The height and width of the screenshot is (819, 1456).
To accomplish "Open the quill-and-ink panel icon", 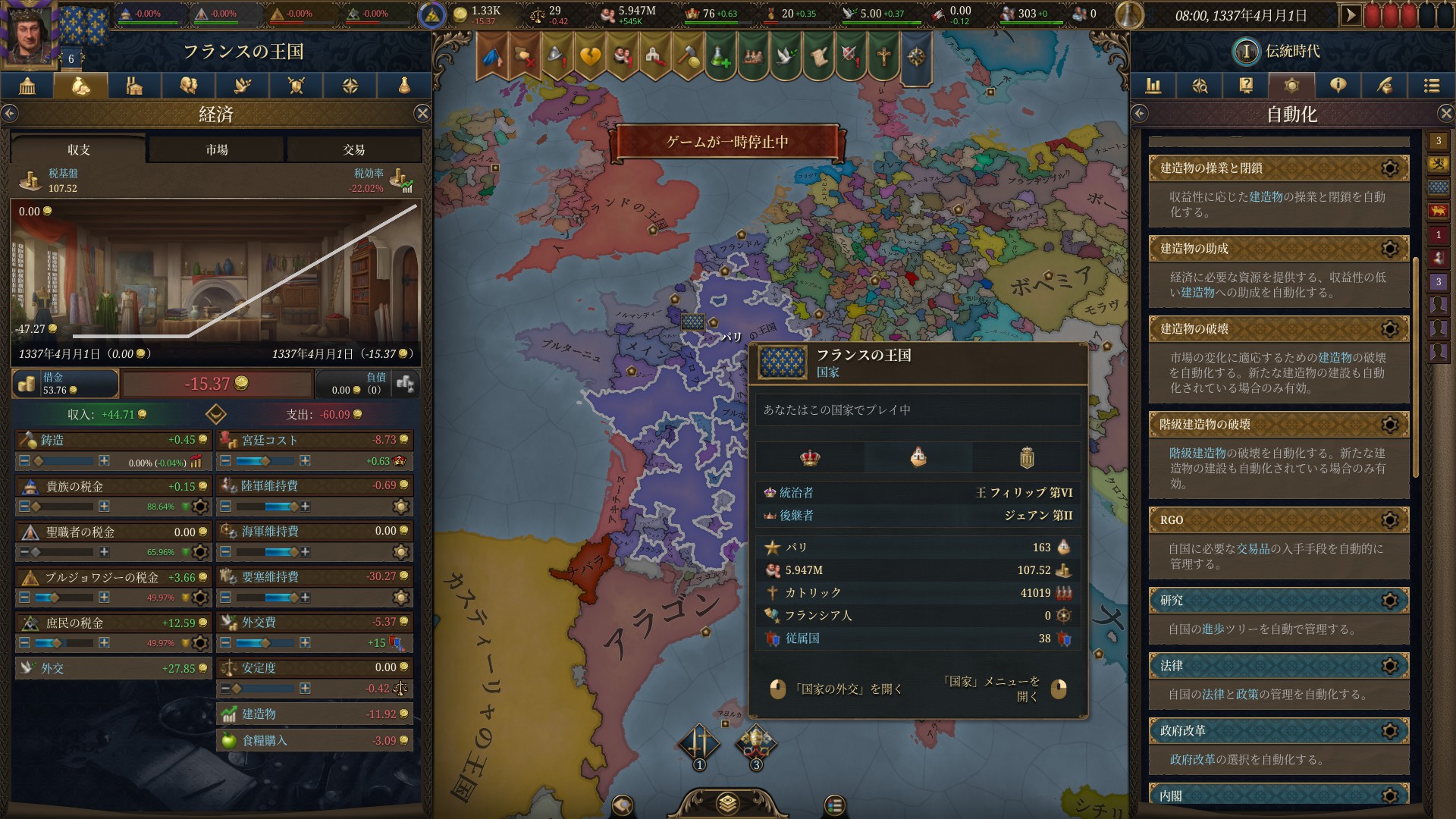I will point(1385,86).
